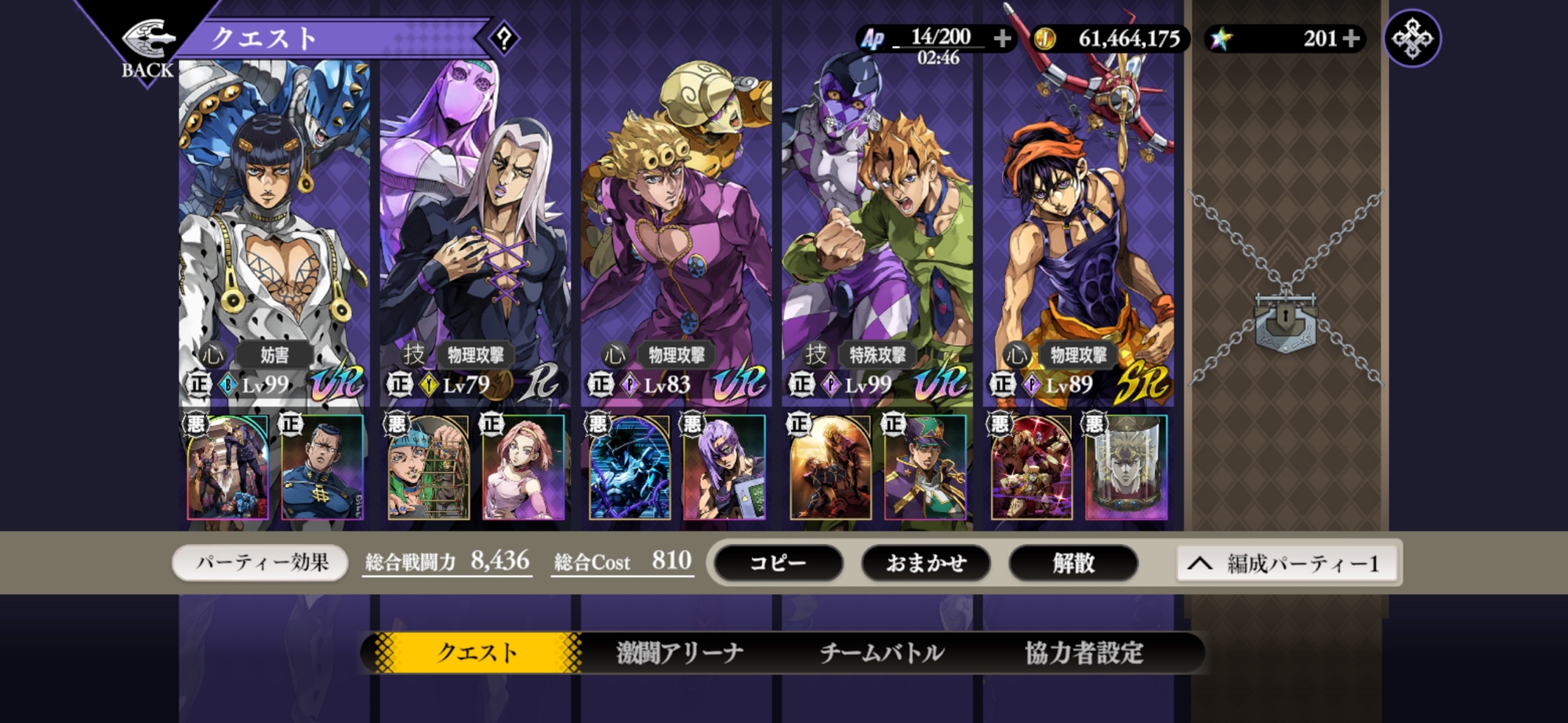Switch to the 協力者設定 tab
Viewport: 1568px width, 723px height.
click(1084, 652)
